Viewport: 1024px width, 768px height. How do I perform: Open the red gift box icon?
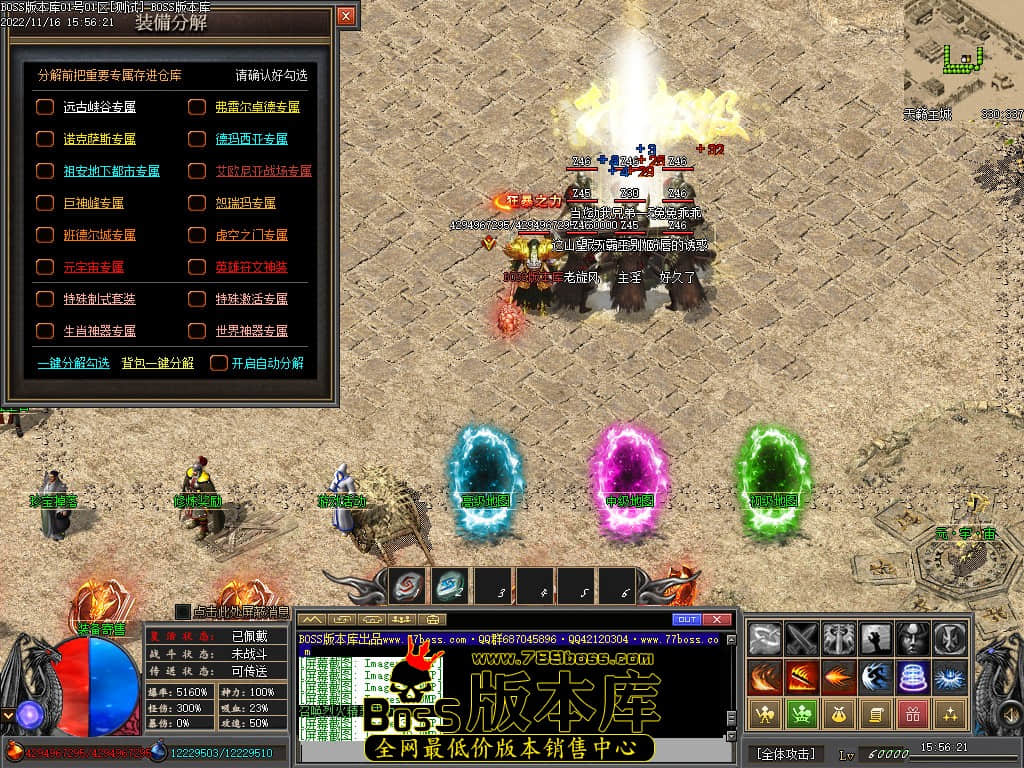pyautogui.click(x=912, y=713)
